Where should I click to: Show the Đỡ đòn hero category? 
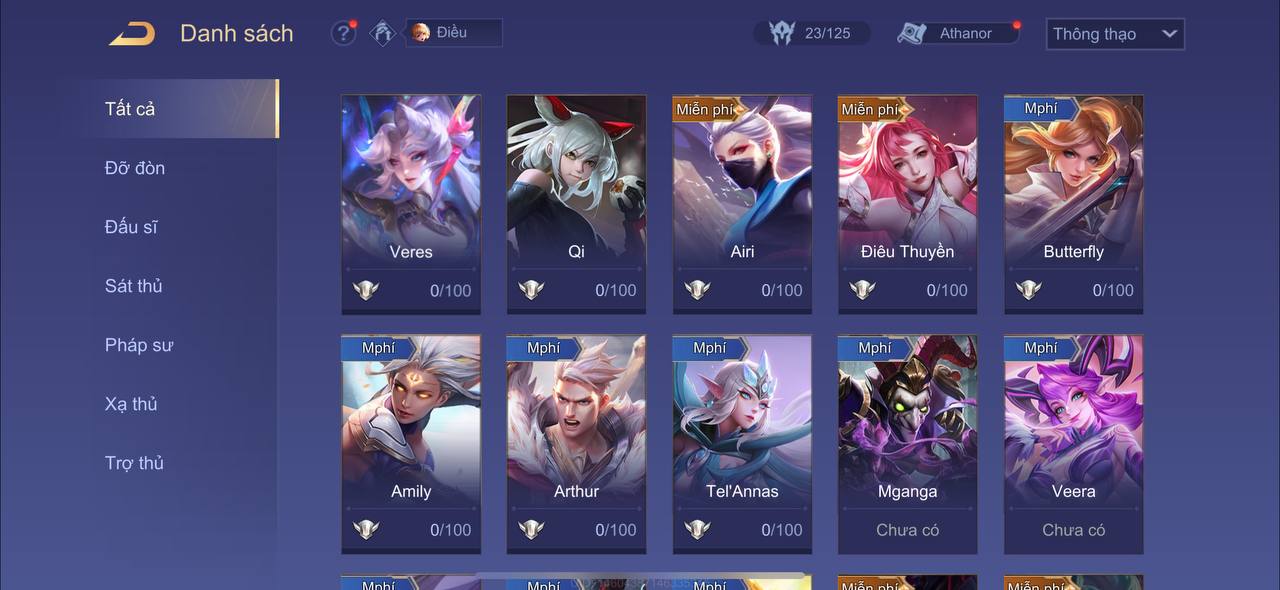pyautogui.click(x=135, y=168)
